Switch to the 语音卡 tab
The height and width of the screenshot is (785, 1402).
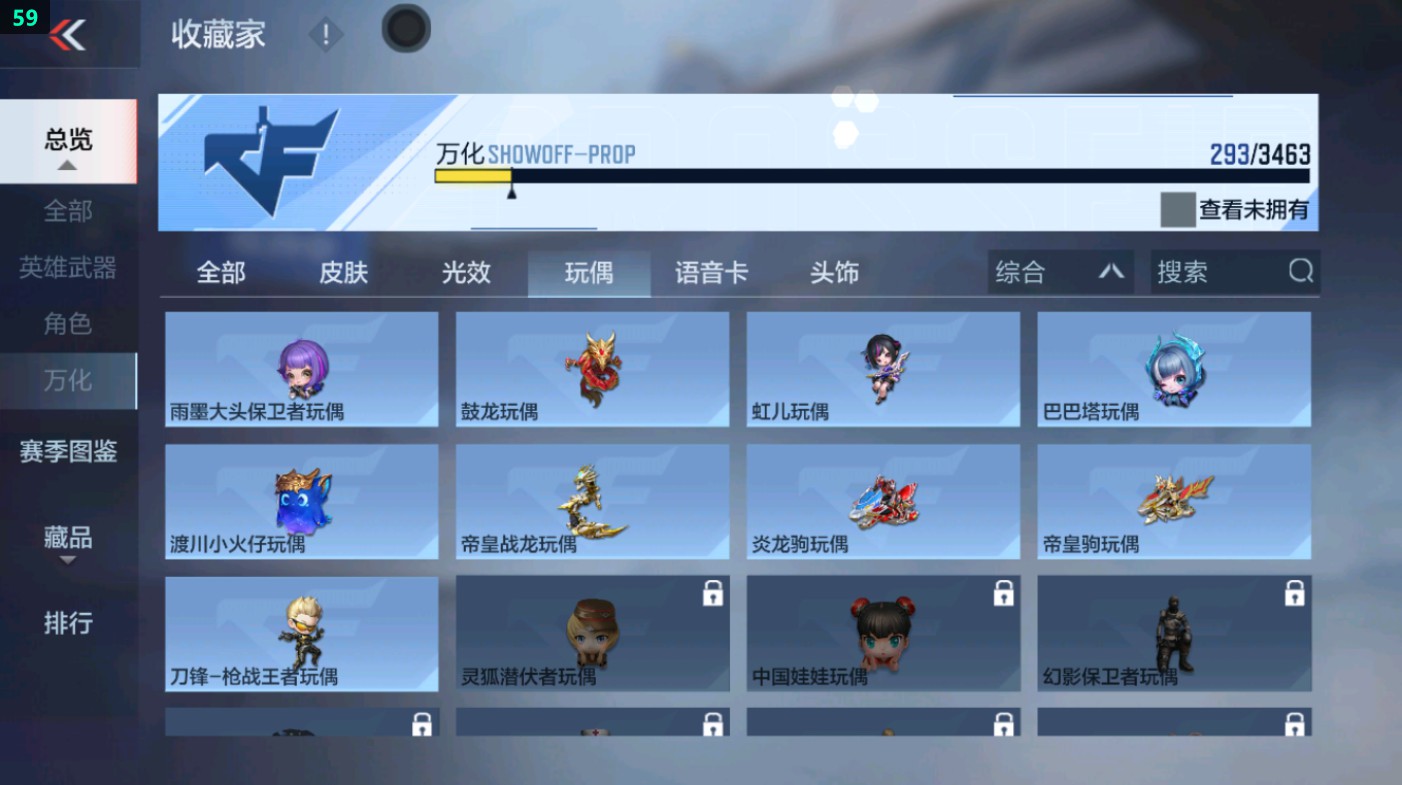click(x=710, y=271)
